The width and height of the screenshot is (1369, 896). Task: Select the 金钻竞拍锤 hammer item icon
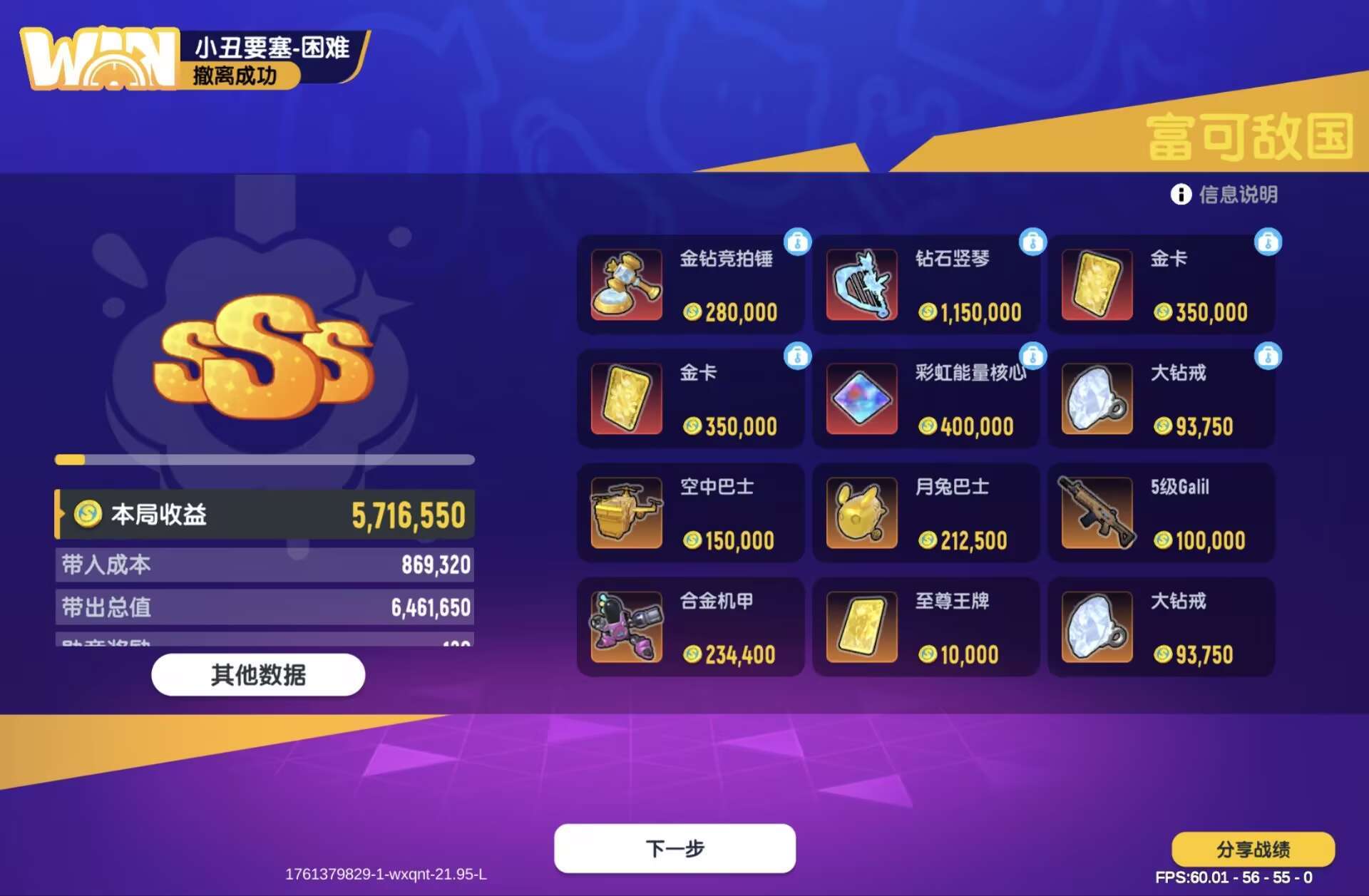(x=625, y=285)
